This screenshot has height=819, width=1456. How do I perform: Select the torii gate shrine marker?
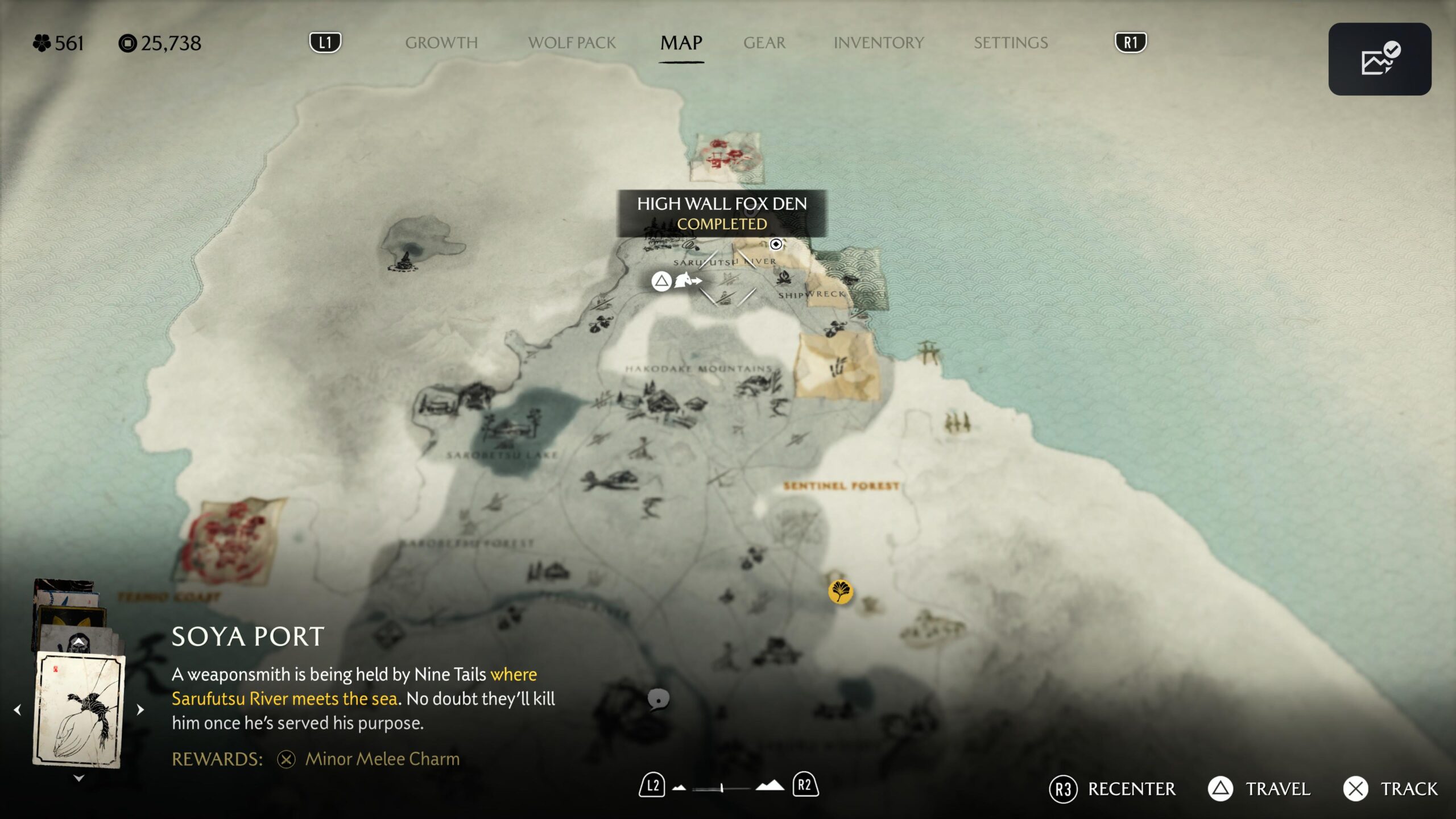click(x=929, y=351)
